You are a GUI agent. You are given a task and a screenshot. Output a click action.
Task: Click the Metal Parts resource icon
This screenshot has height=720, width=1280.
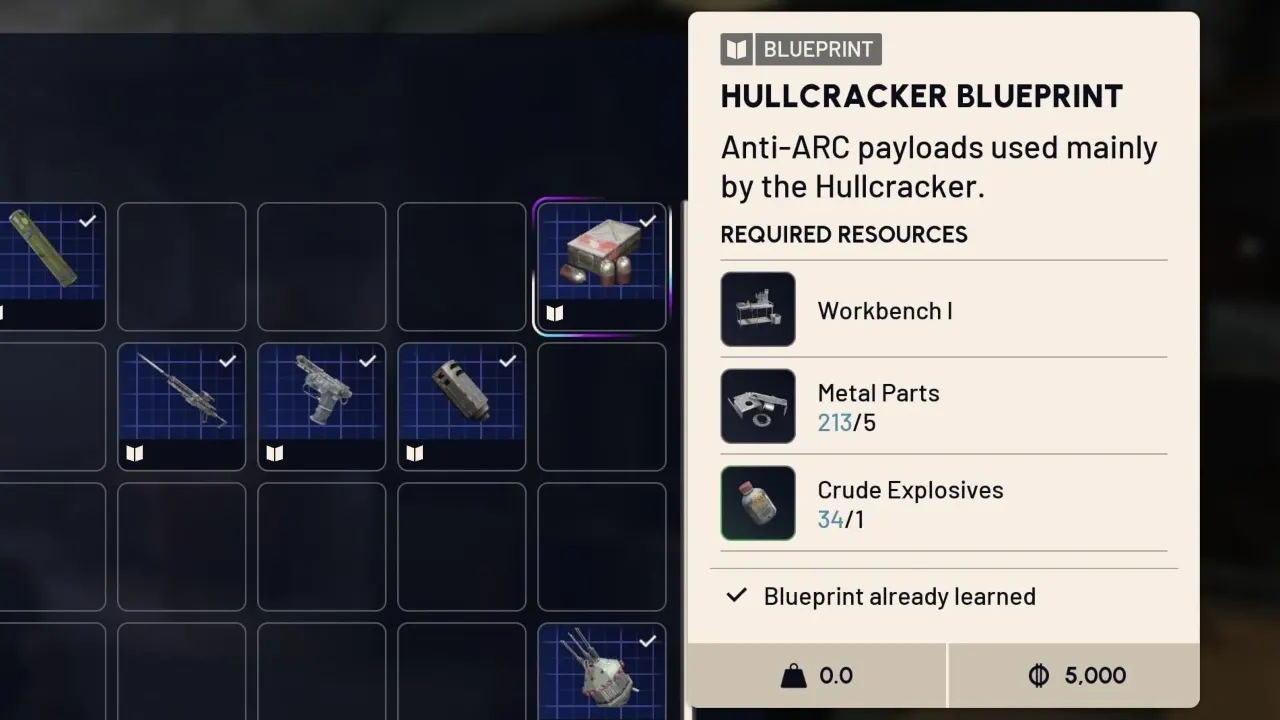pos(757,406)
